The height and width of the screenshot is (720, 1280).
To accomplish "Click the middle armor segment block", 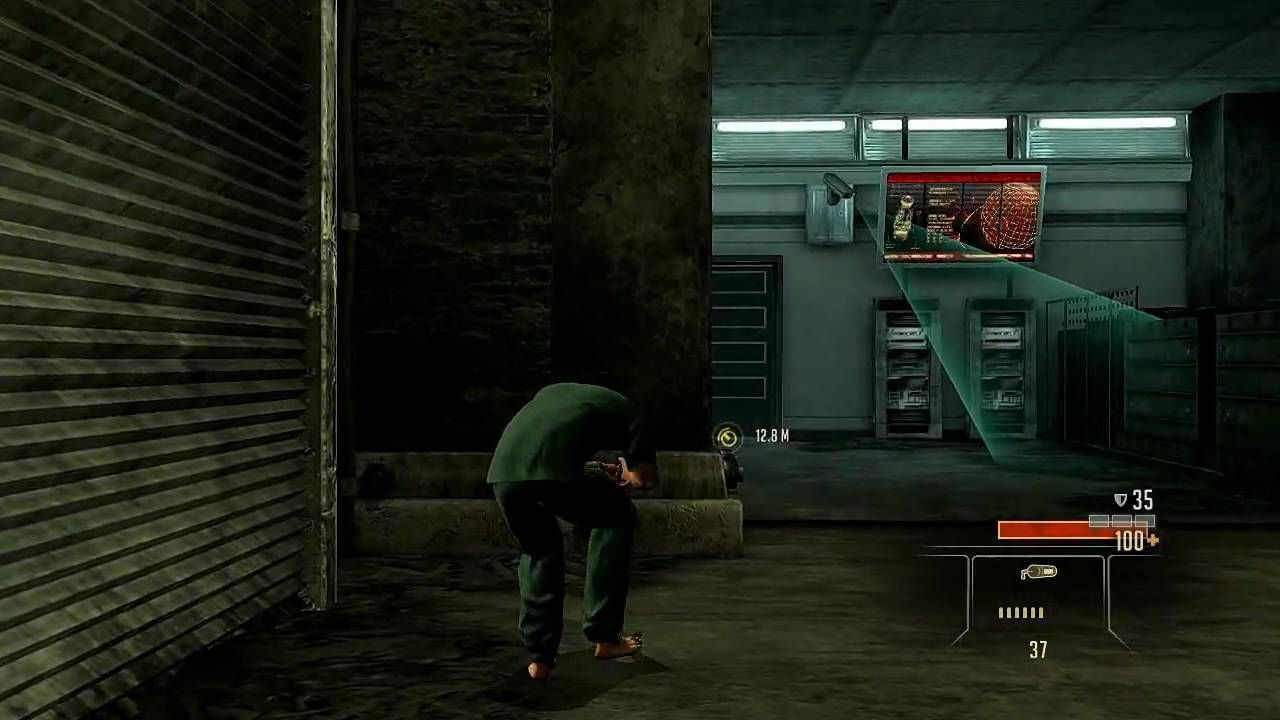I will (x=1120, y=520).
